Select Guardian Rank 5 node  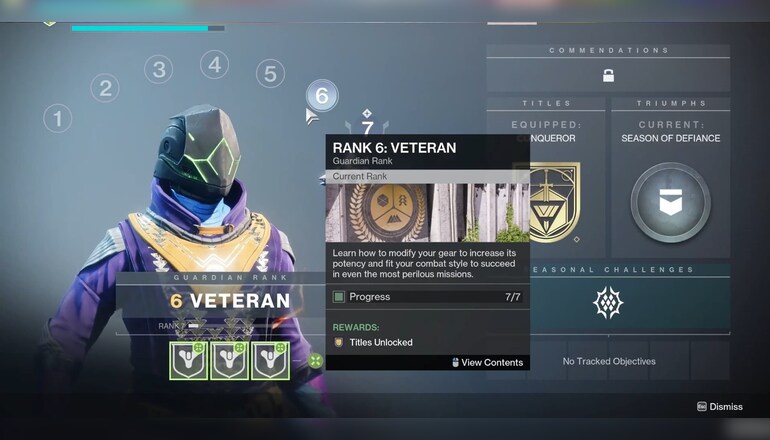pos(269,74)
